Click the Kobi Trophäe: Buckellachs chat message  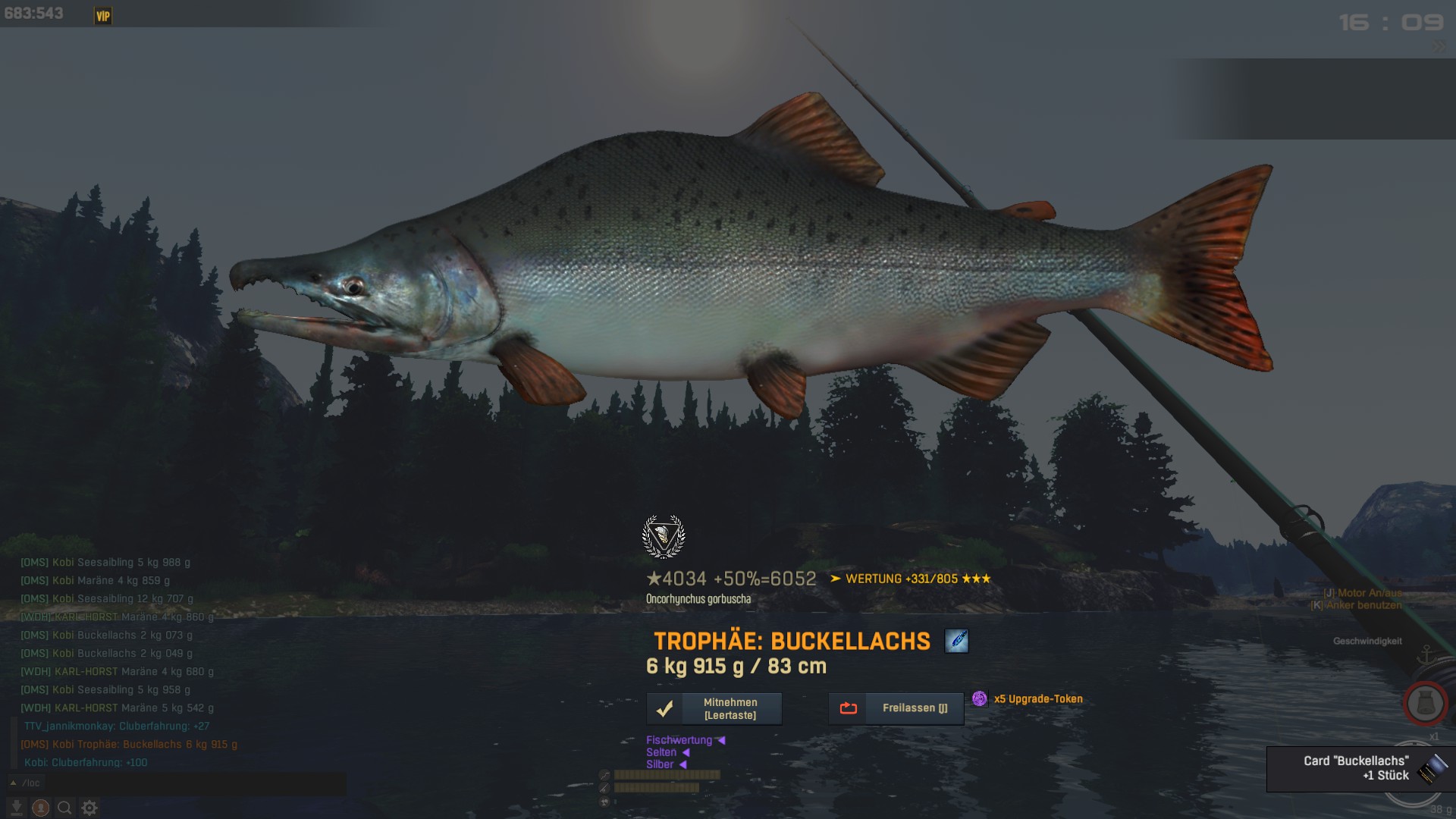point(129,745)
